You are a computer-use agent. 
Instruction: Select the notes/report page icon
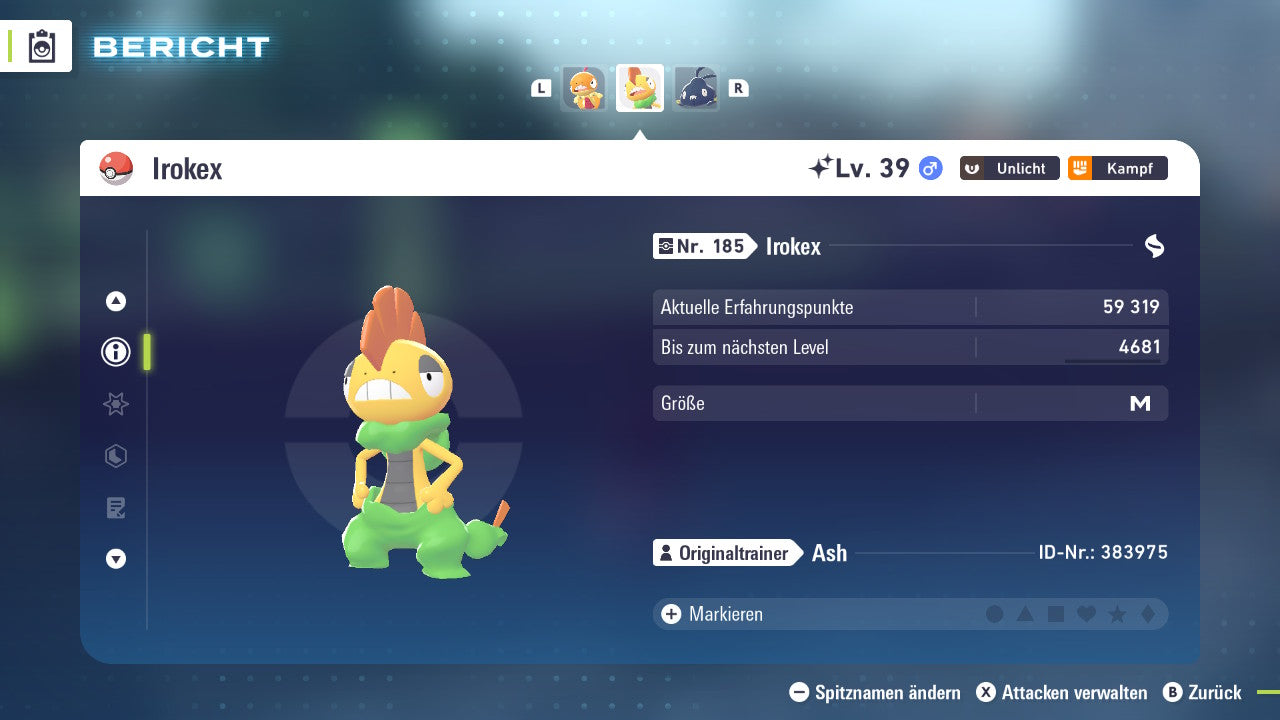115,508
